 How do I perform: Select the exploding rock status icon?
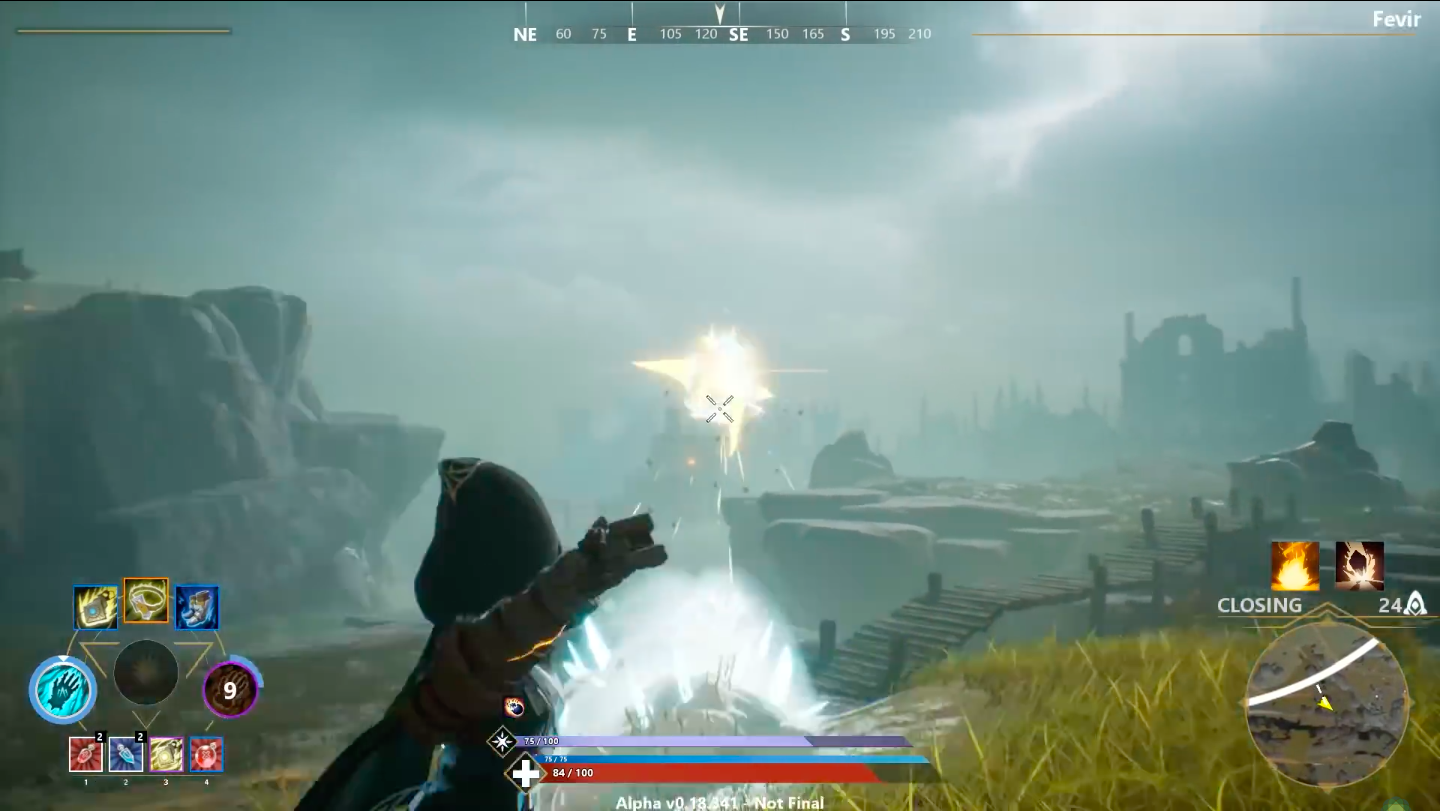1359,566
